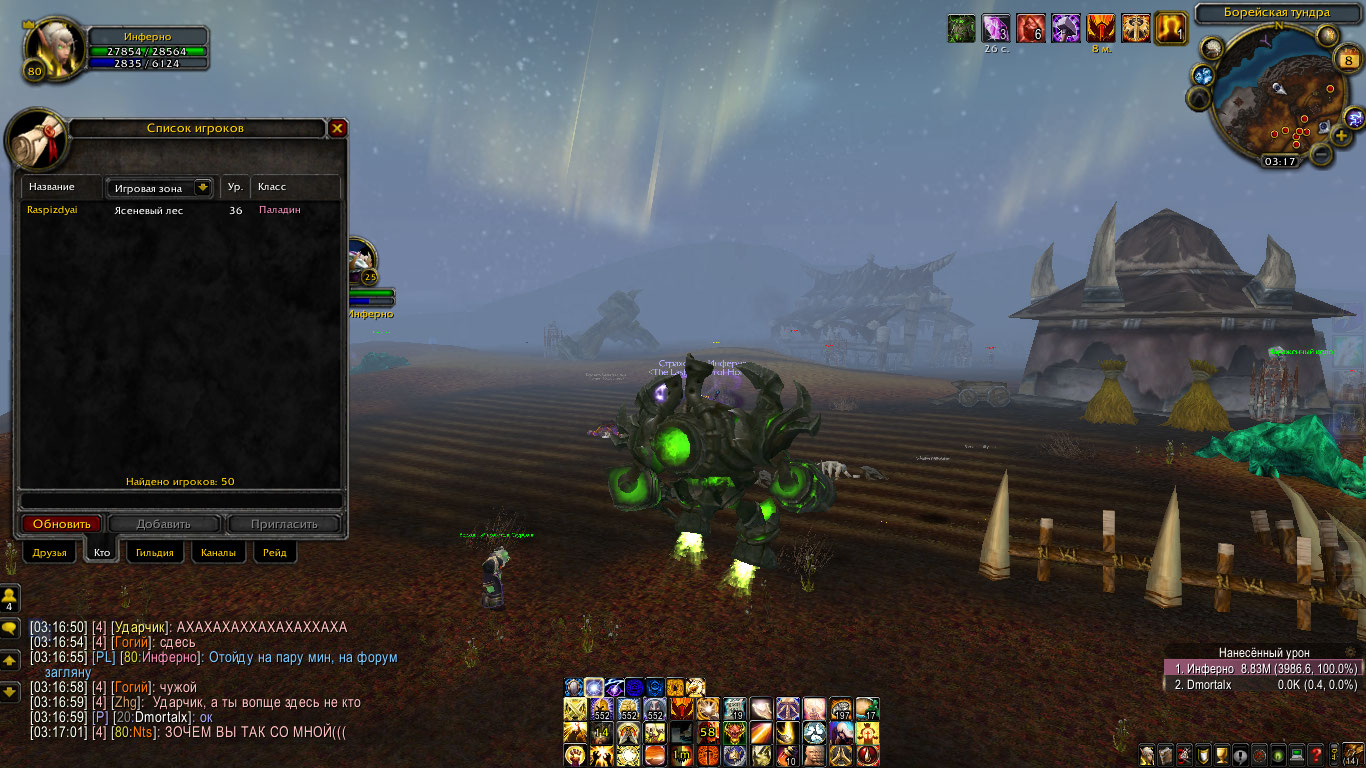
Task: Click the Обновить refresh button
Action: tap(62, 524)
